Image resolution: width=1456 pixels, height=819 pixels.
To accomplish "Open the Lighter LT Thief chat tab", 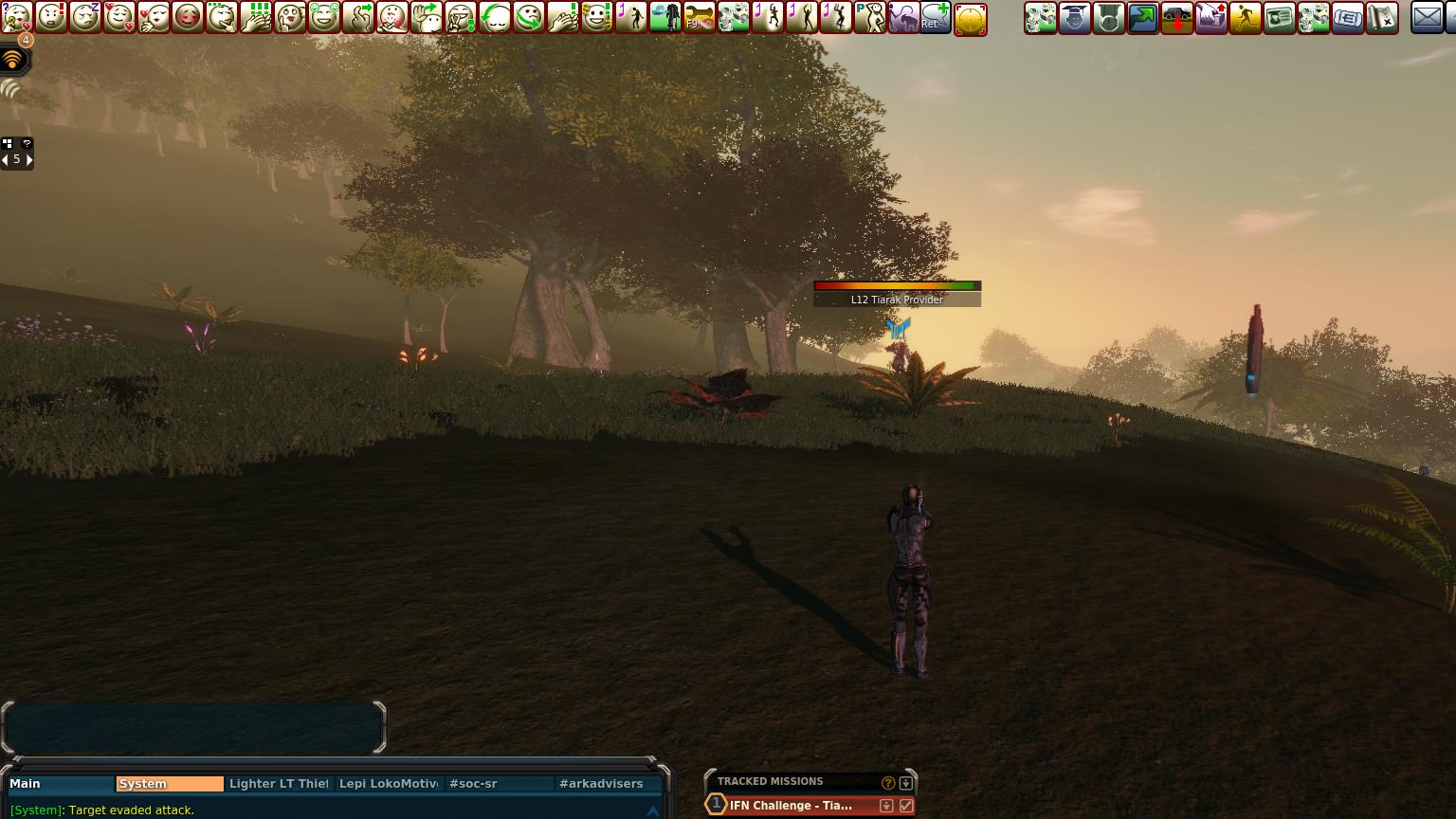I will [279, 784].
